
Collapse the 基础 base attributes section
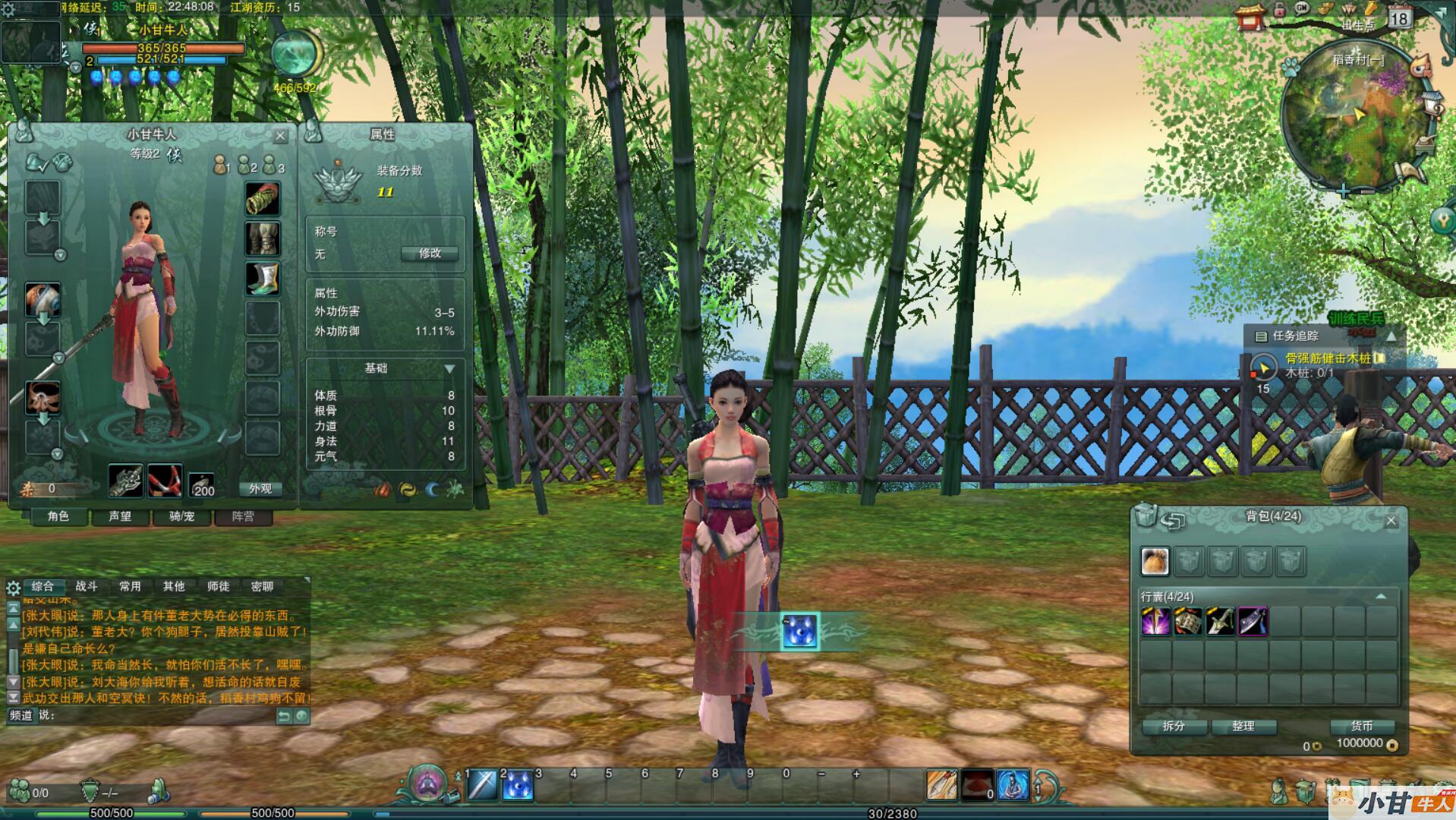click(x=449, y=369)
